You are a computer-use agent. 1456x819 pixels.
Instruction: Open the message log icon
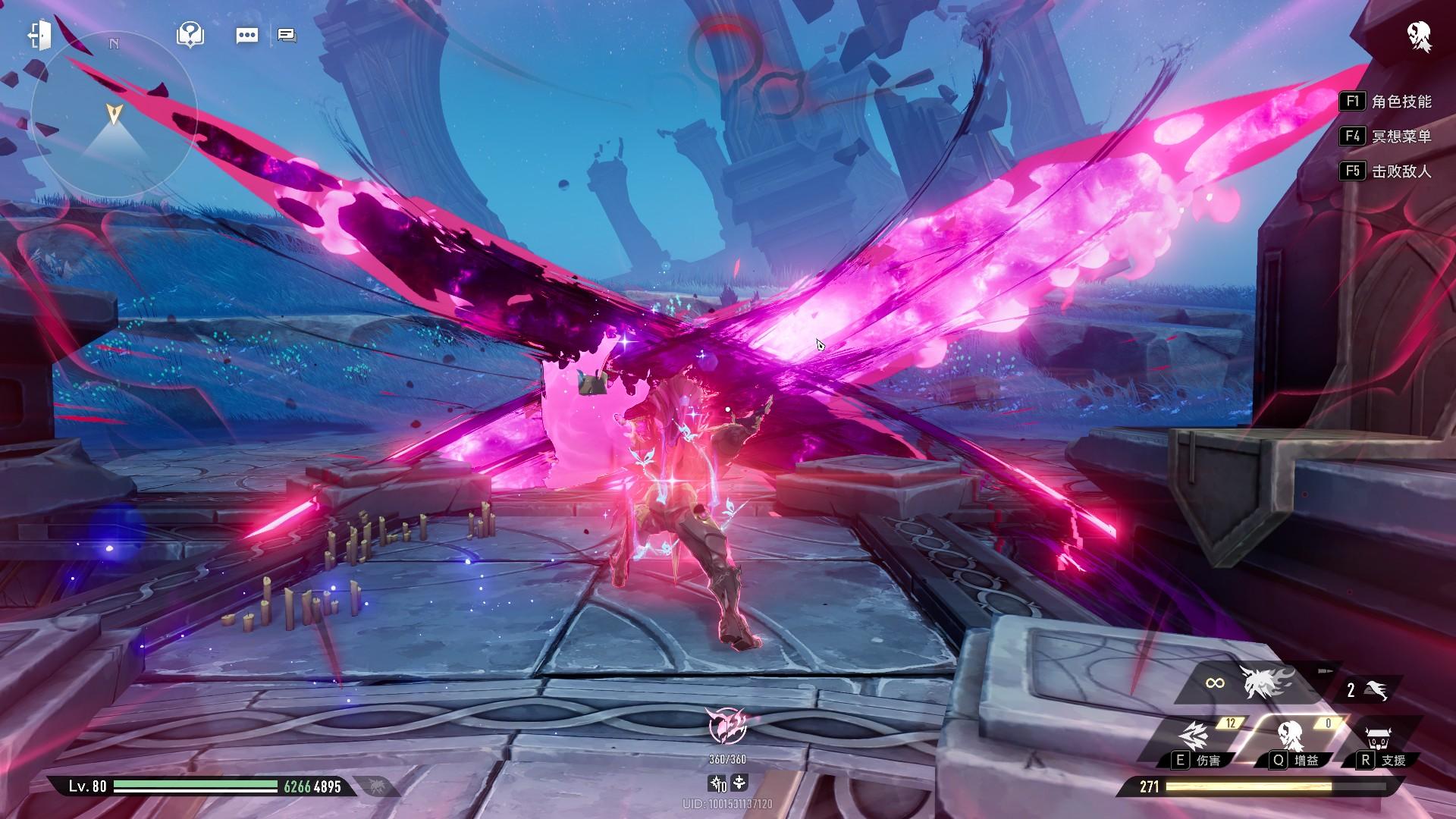[287, 35]
